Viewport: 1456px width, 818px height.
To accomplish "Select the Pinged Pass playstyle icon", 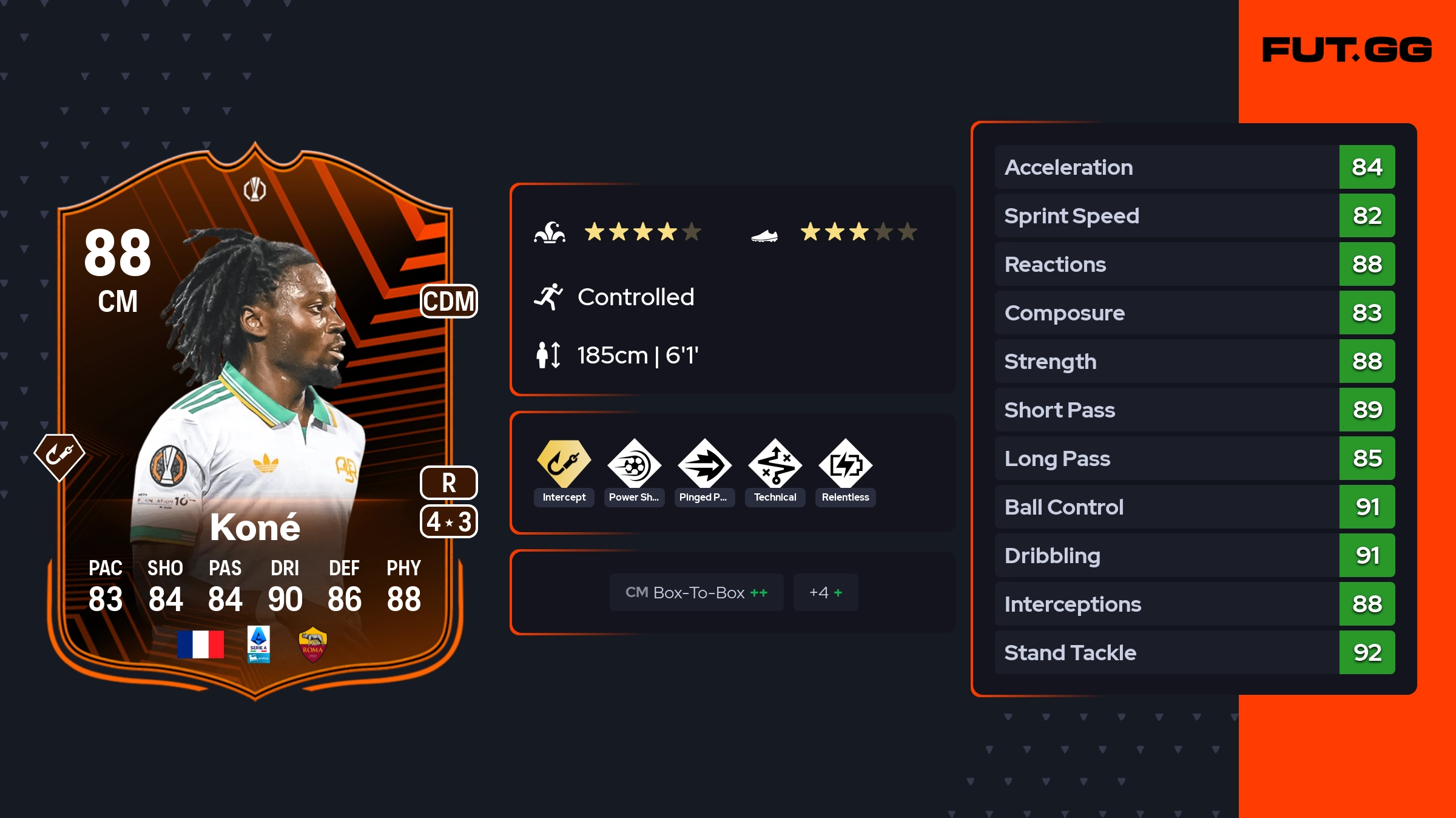I will 704,464.
